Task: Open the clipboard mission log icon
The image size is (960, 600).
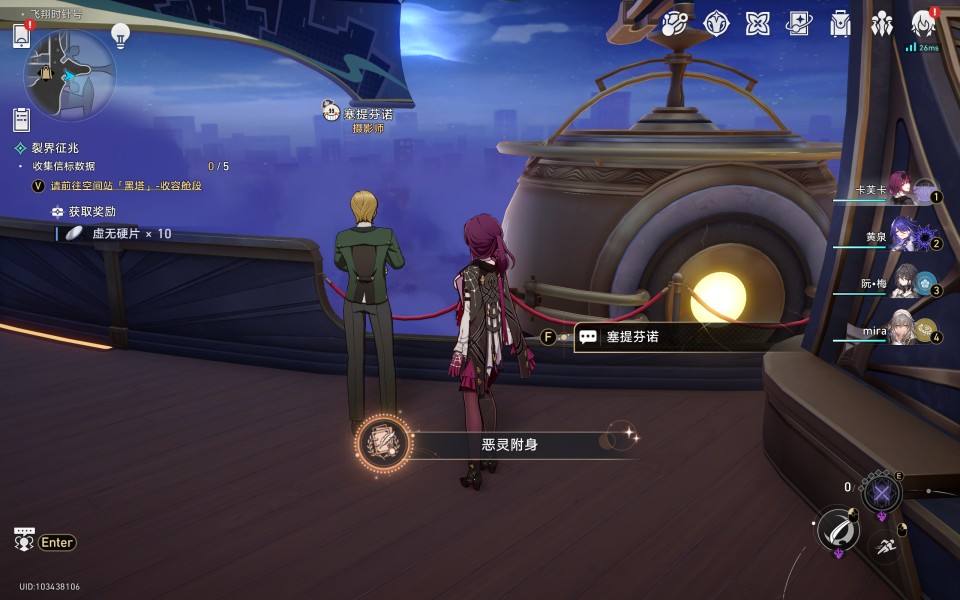Action: coord(22,120)
